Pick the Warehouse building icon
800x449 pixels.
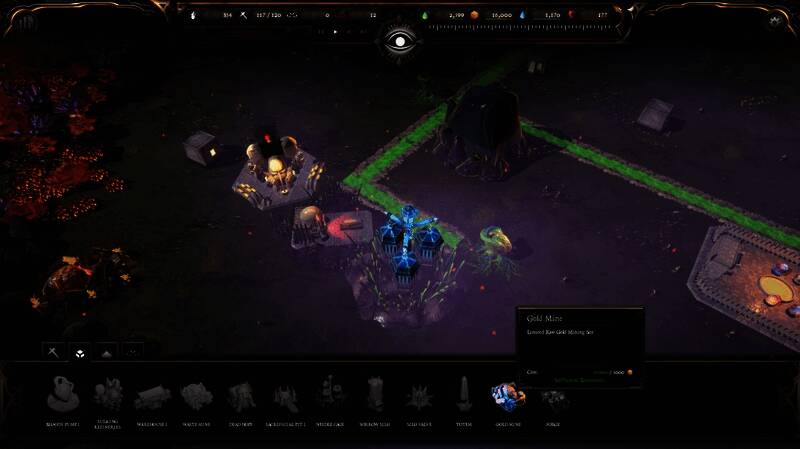[x=152, y=396]
